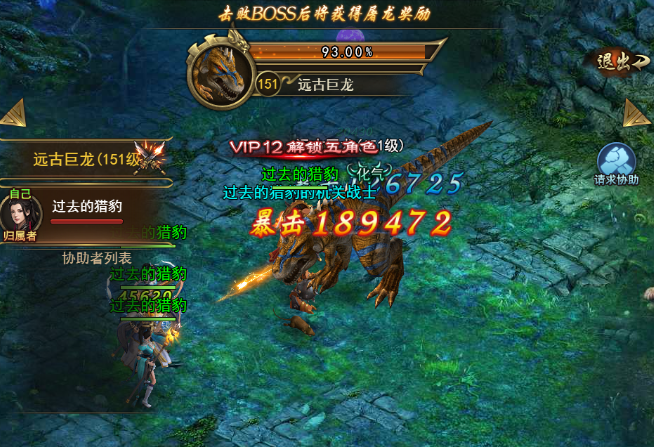This screenshot has width=654, height=447.
Task: Open the 协助者列表 helper list
Action: [x=97, y=258]
